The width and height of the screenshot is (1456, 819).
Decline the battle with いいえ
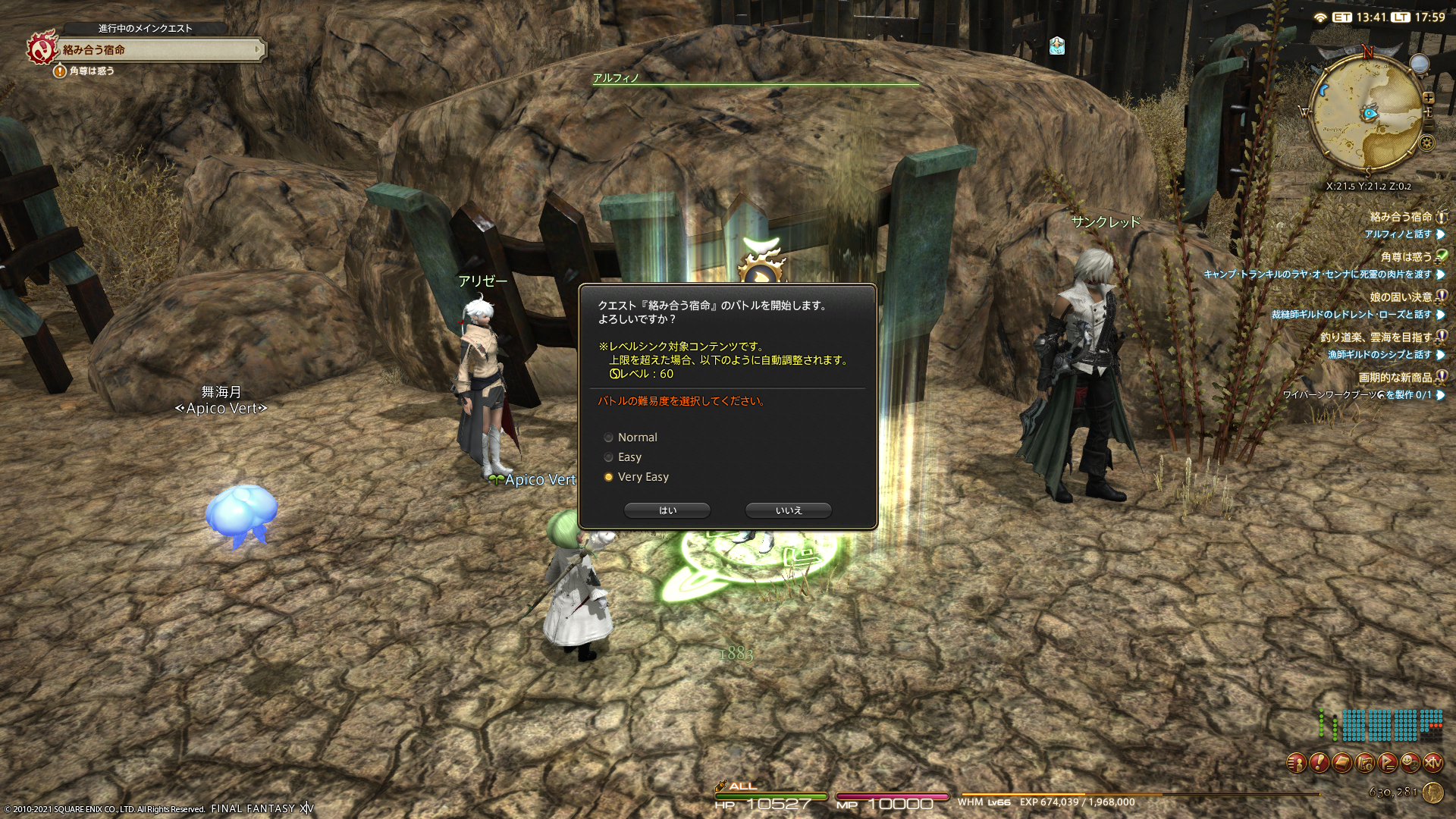click(788, 510)
